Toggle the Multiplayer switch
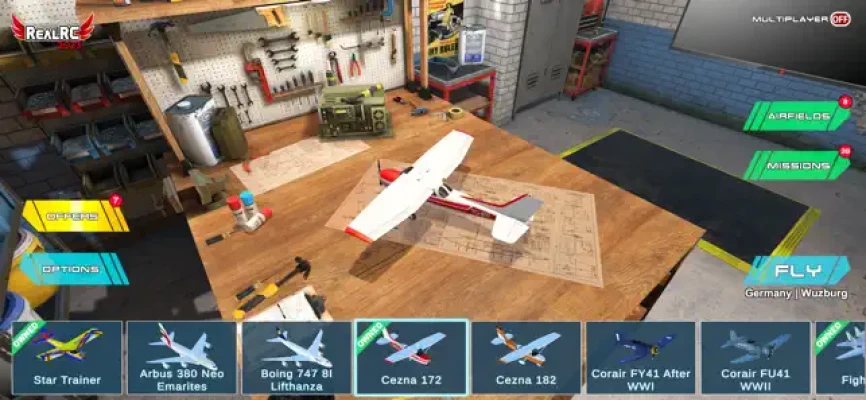The height and width of the screenshot is (400, 866). [x=840, y=19]
